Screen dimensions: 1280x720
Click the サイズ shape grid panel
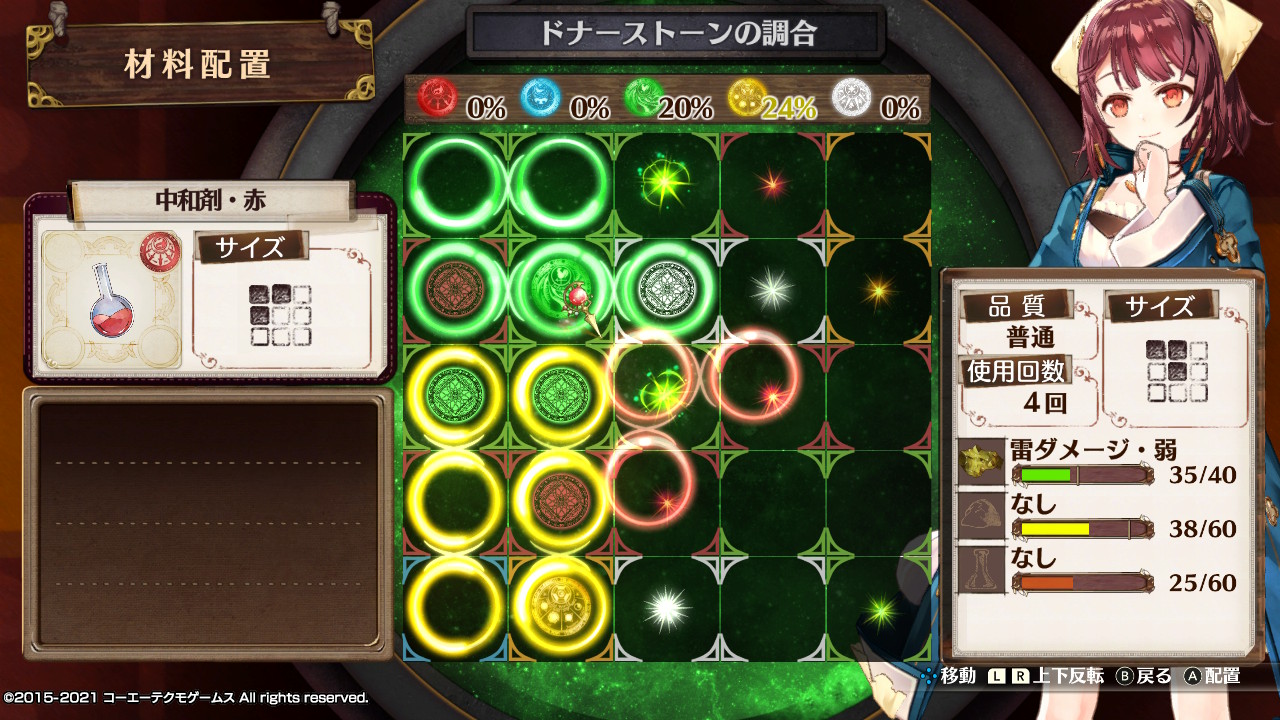click(1178, 372)
